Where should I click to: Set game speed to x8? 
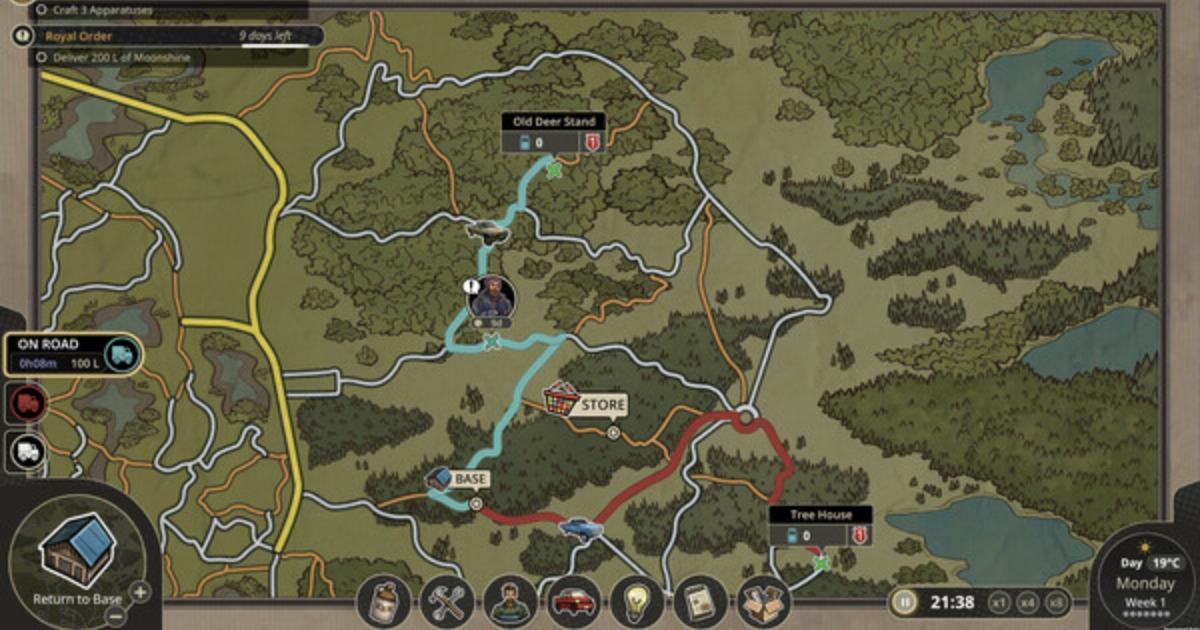pos(1054,602)
